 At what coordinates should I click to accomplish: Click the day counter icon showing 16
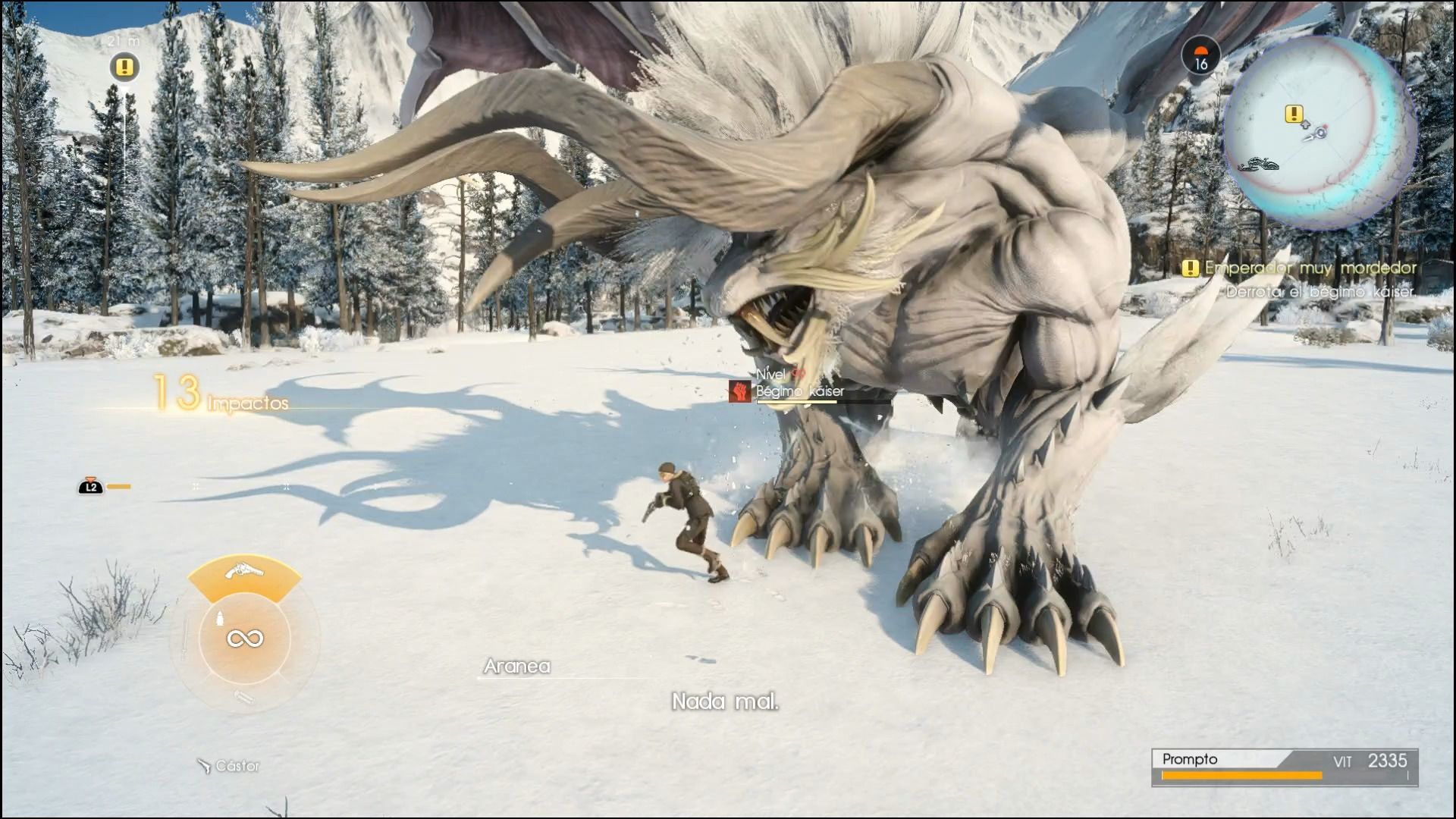[x=1200, y=57]
